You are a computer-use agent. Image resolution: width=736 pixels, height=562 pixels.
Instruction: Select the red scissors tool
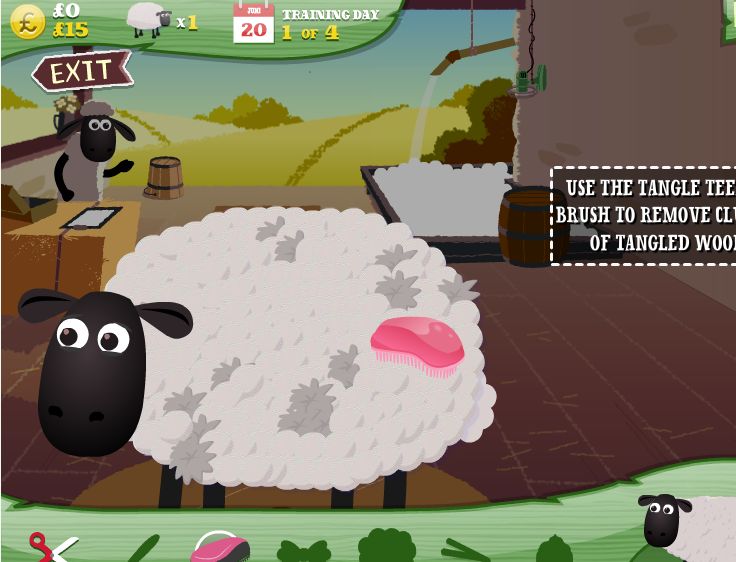(x=50, y=548)
